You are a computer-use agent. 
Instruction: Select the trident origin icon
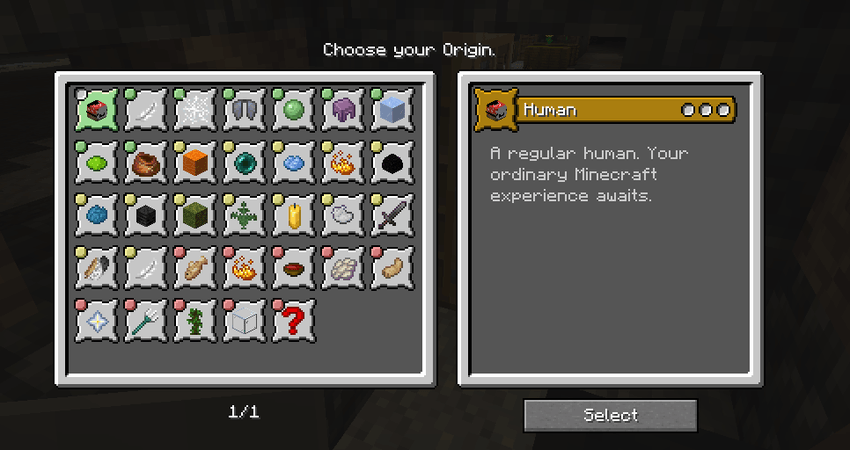coord(147,320)
